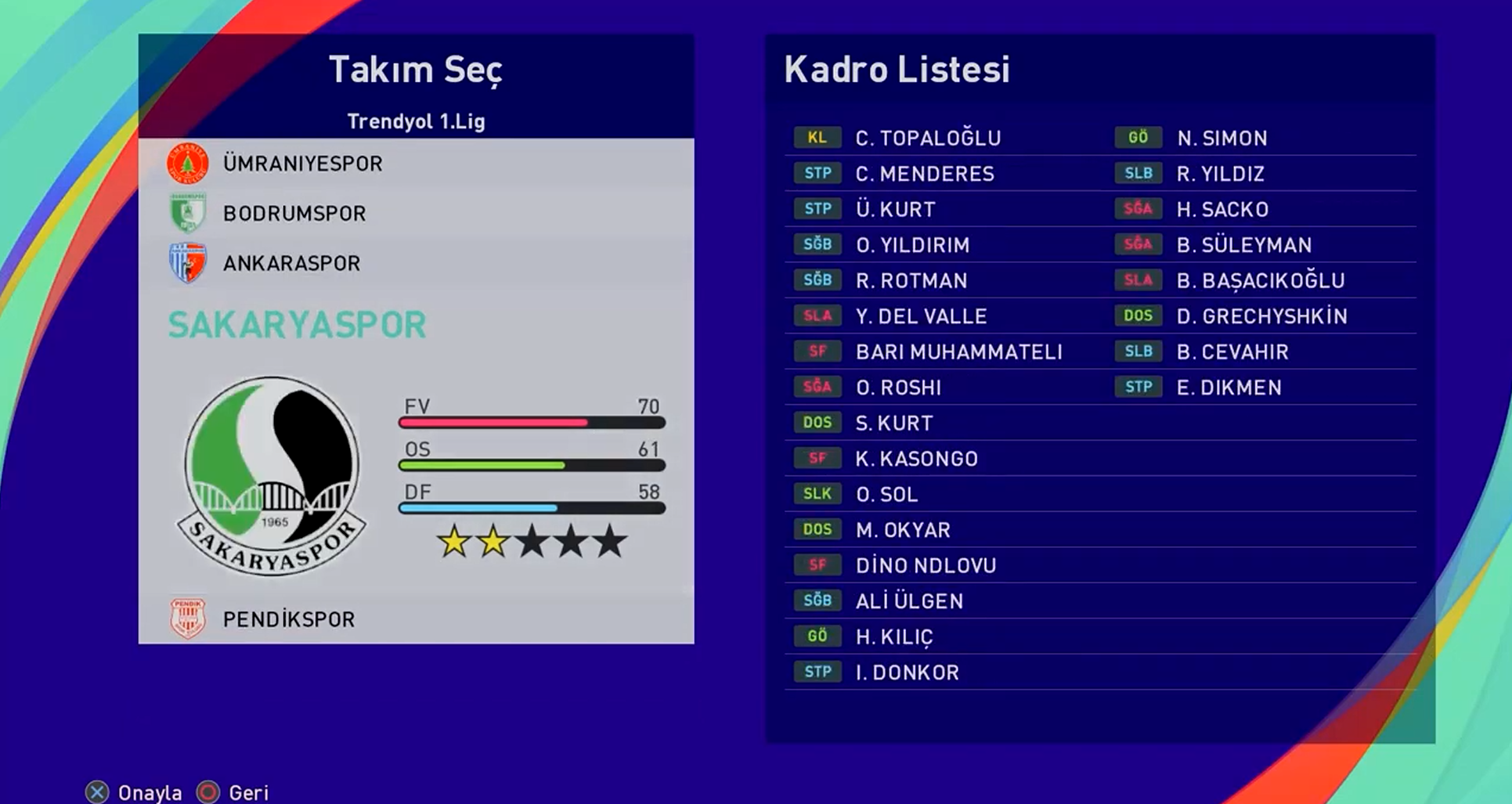Select B. Başacıkoğlu squad row
The width and height of the screenshot is (1512, 804).
point(1260,281)
